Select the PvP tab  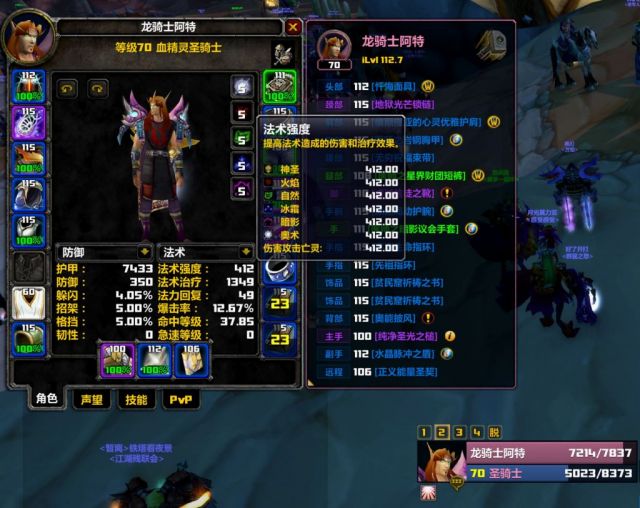[180, 399]
